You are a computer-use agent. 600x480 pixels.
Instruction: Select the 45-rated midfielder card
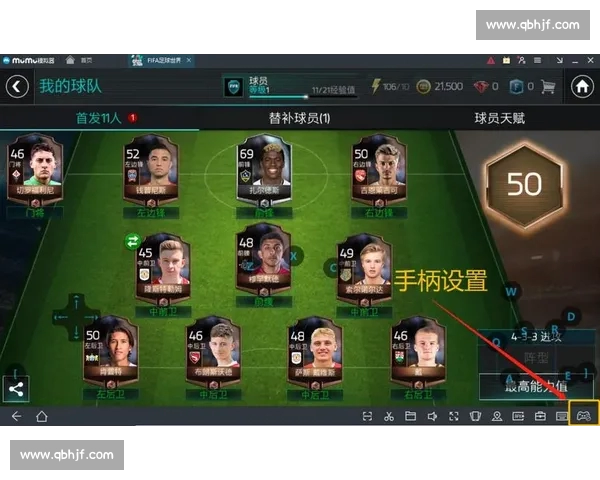point(161,271)
